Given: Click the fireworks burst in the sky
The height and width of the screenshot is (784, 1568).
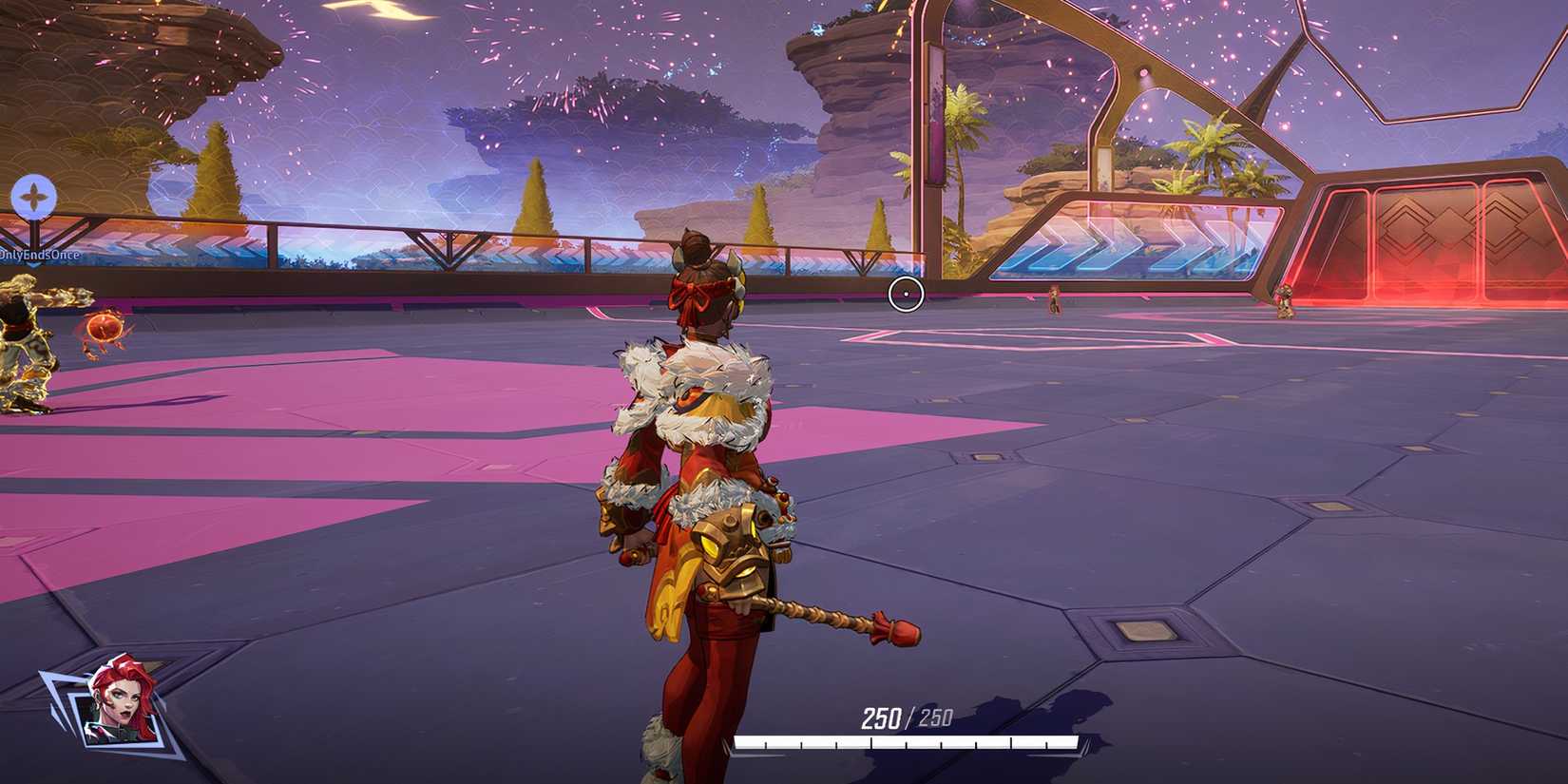Looking at the screenshot, I should click(570, 105).
